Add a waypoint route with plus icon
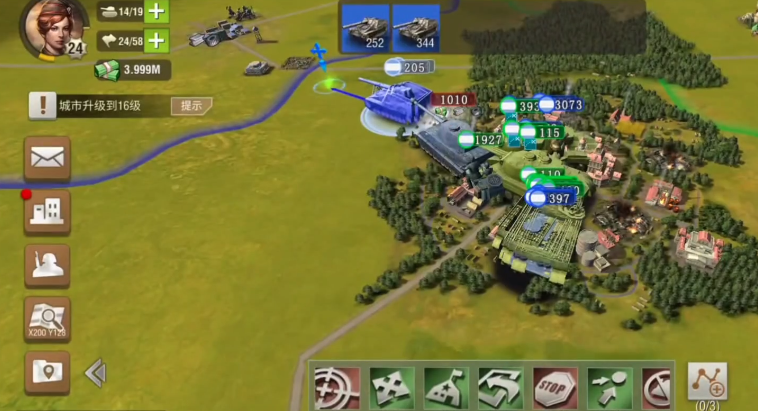Image resolution: width=758 pixels, height=411 pixels. pyautogui.click(x=708, y=383)
